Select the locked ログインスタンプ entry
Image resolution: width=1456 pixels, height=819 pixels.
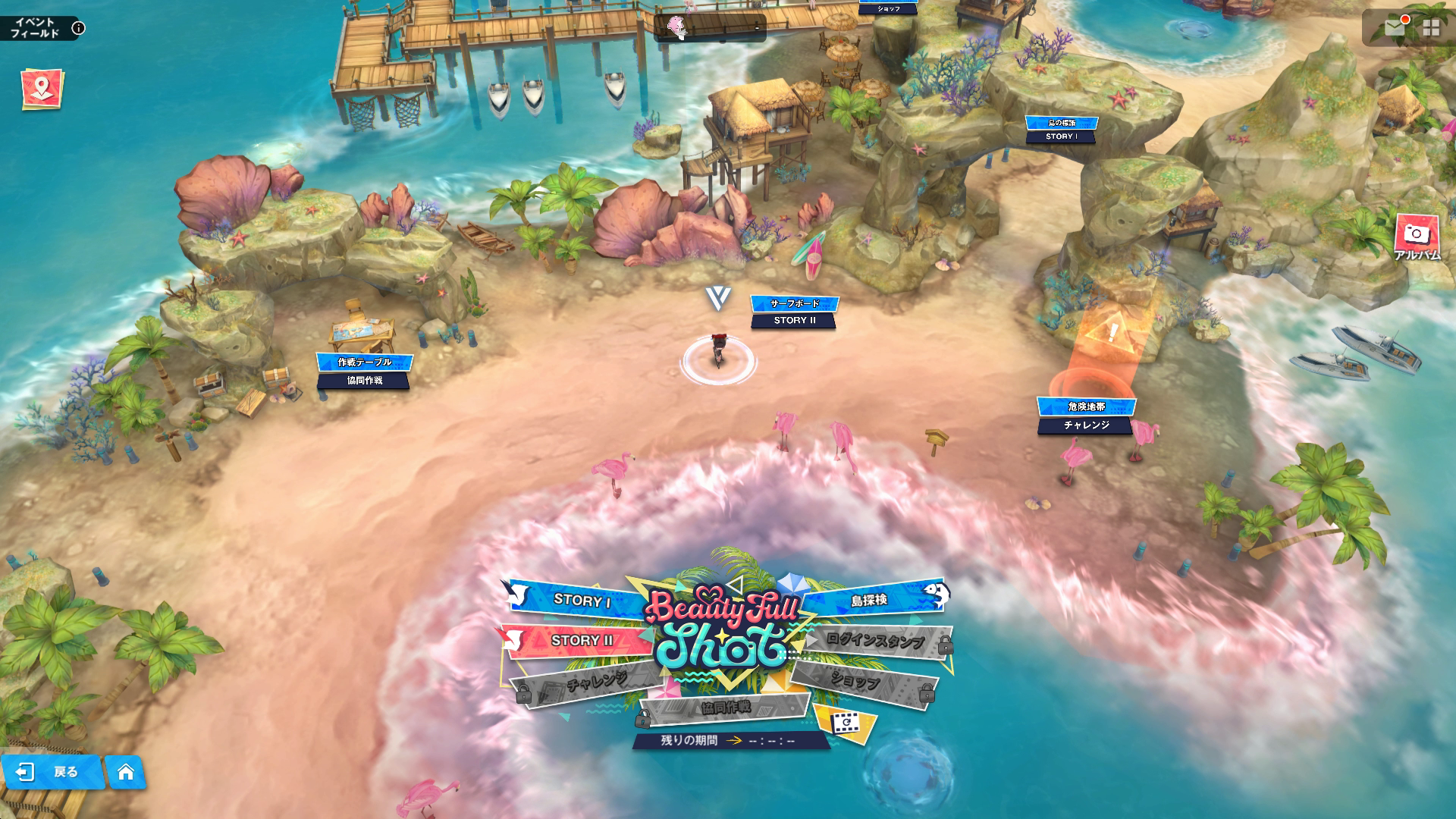point(874,641)
